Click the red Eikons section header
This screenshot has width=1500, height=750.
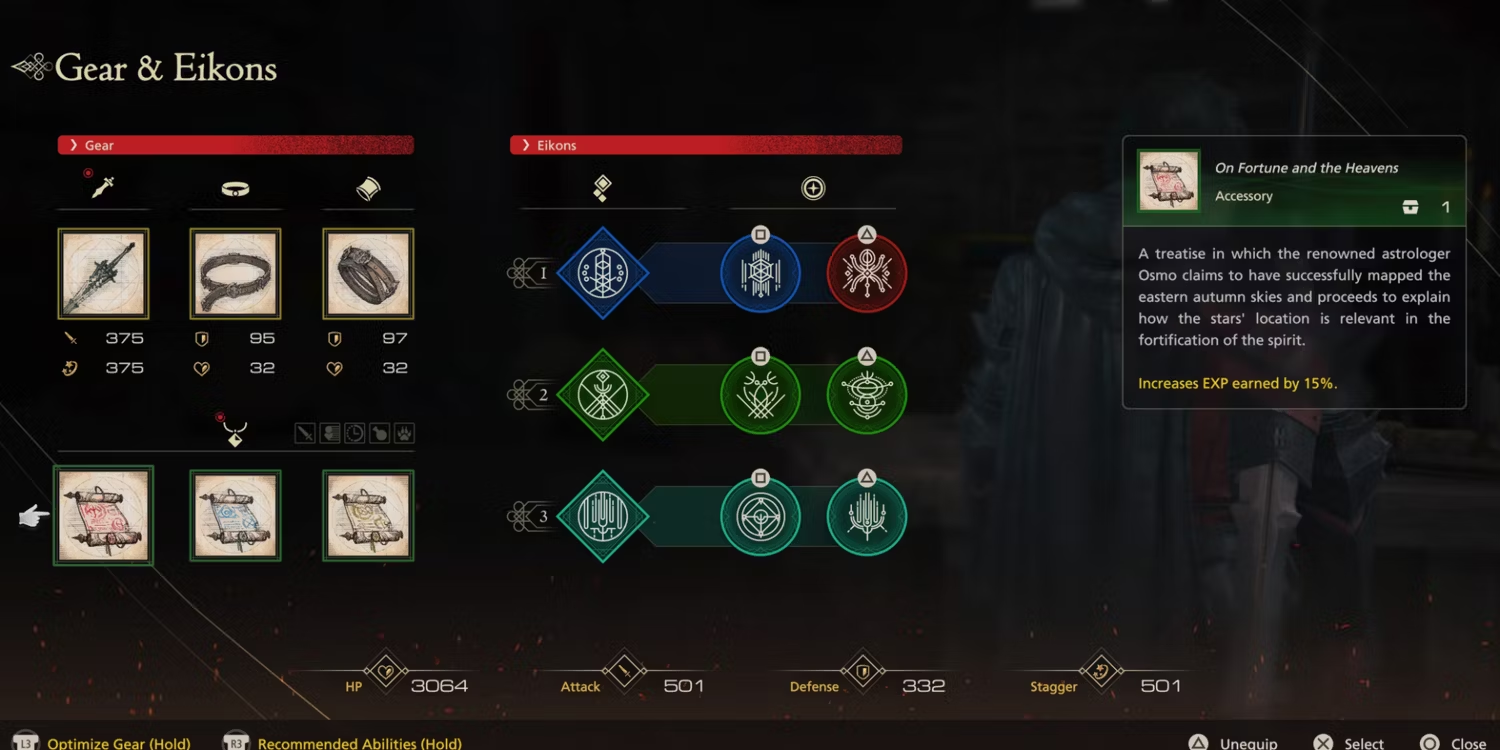tap(706, 145)
